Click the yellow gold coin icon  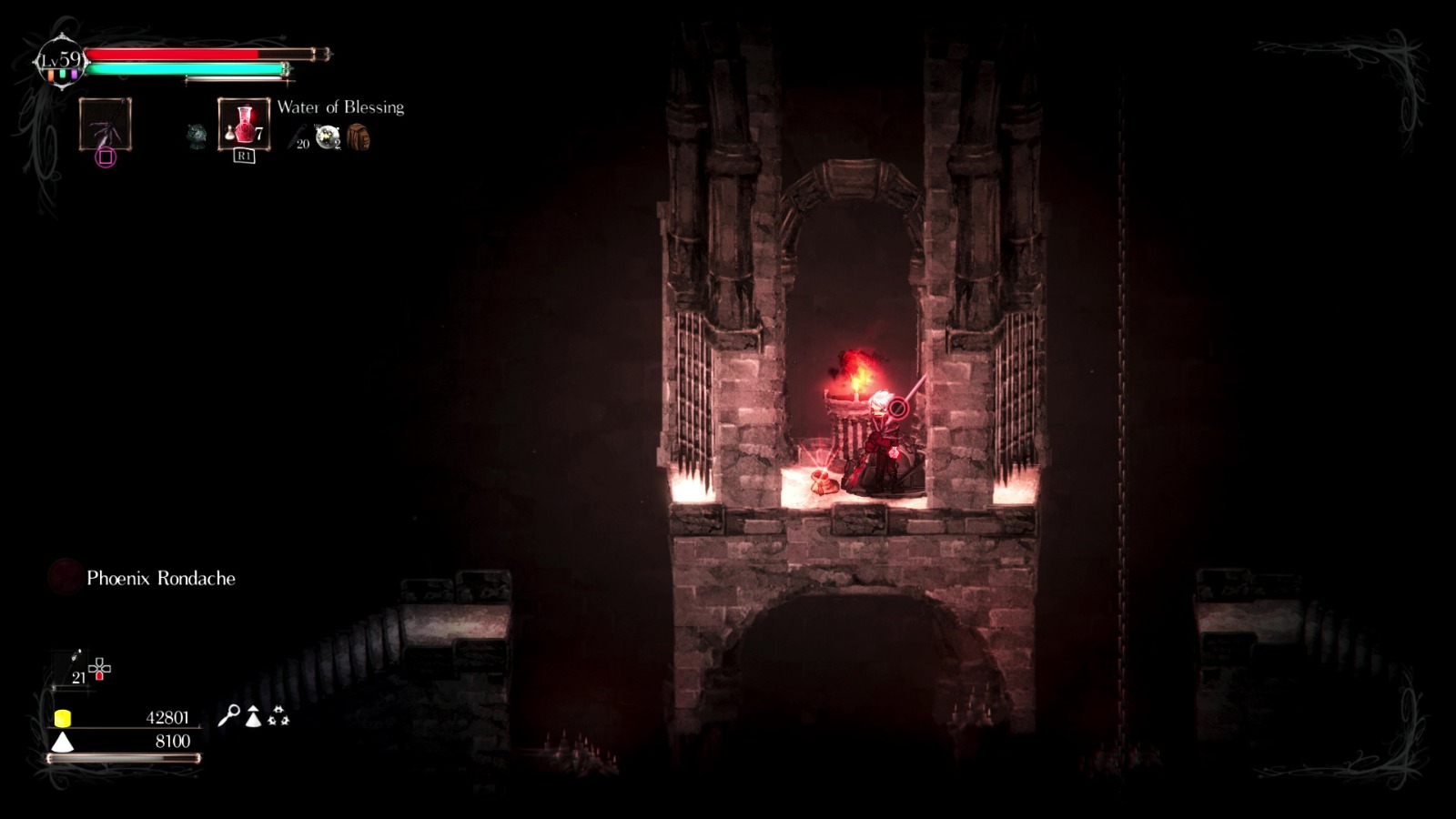click(x=63, y=718)
